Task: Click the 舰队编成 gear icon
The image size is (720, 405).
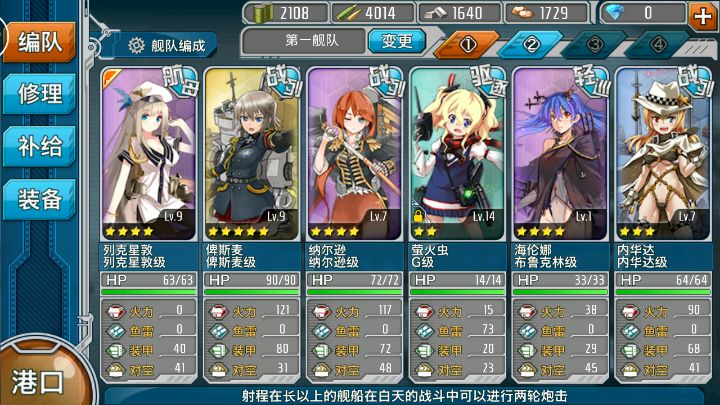Action: pos(136,45)
